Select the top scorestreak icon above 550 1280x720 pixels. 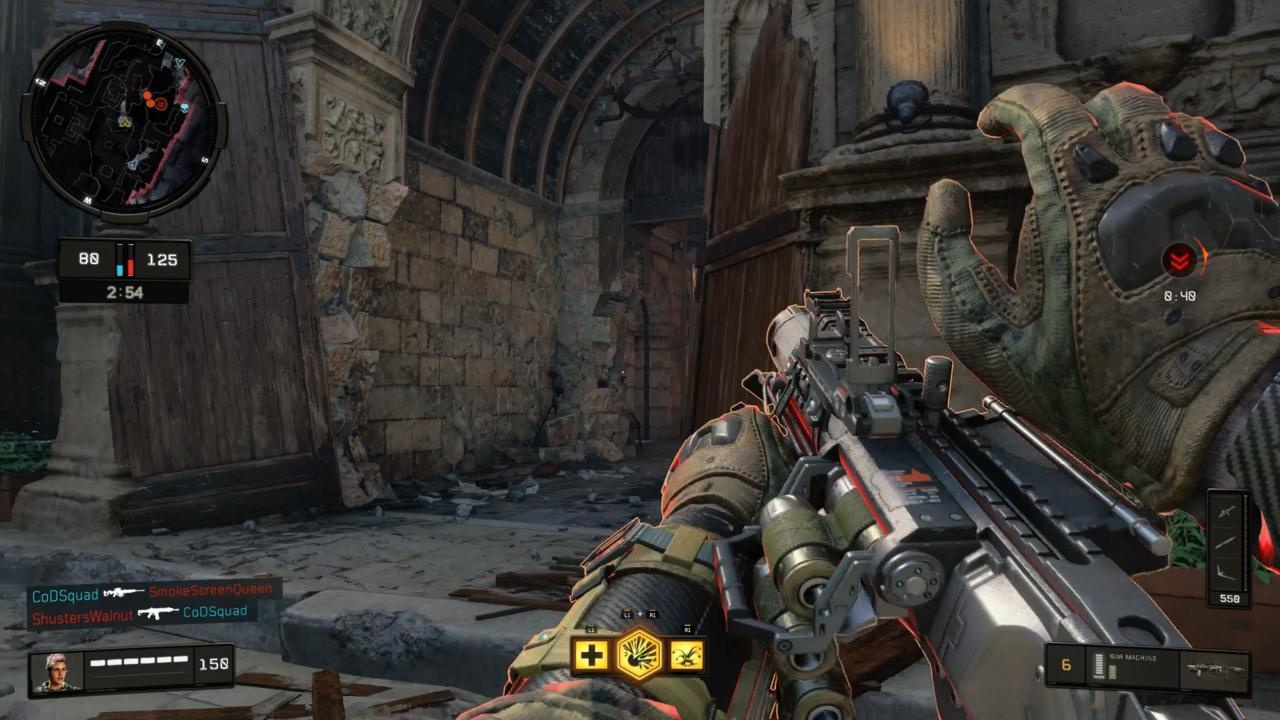coord(1227,511)
